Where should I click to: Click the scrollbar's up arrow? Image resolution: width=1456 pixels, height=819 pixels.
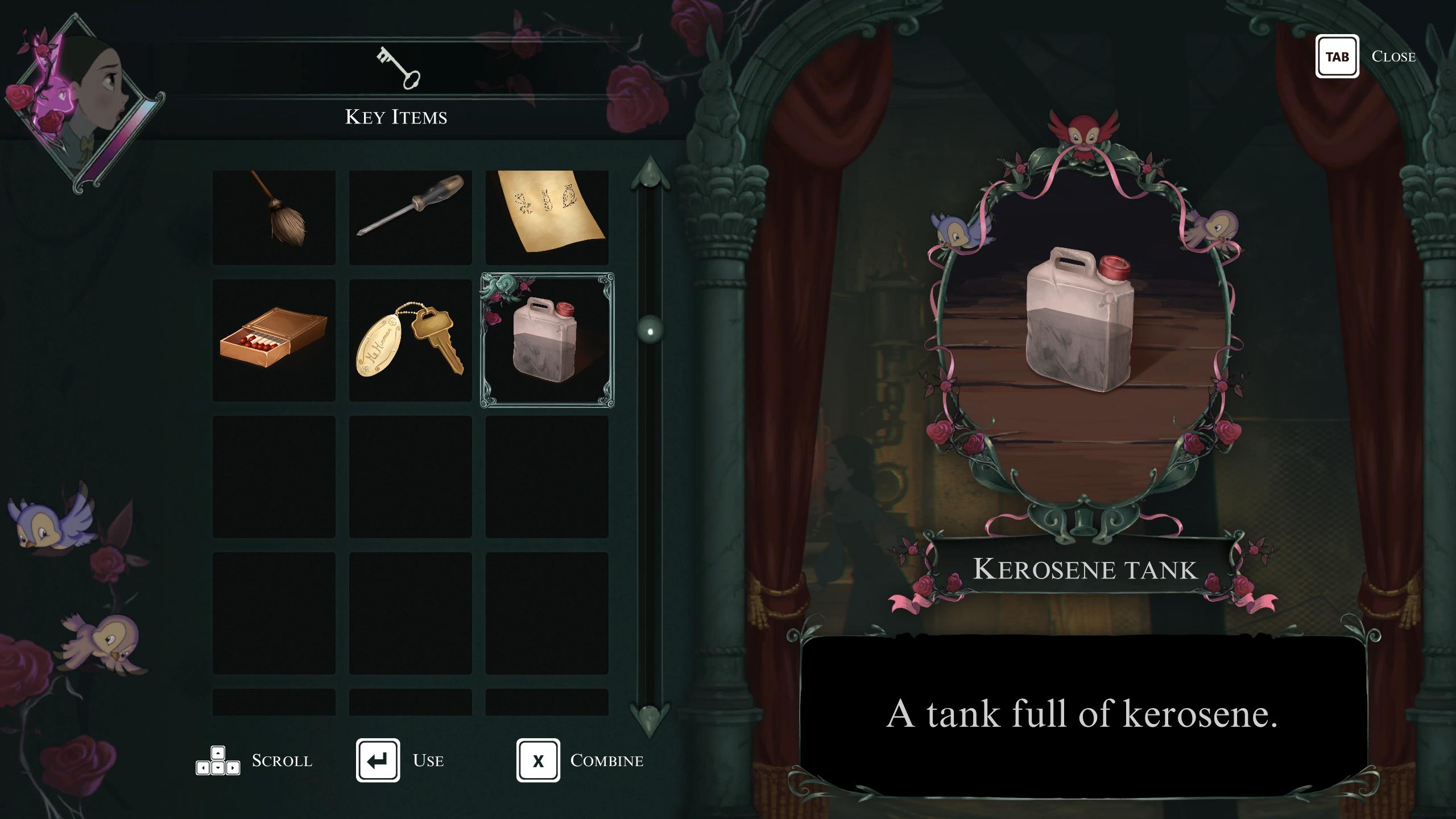point(650,172)
